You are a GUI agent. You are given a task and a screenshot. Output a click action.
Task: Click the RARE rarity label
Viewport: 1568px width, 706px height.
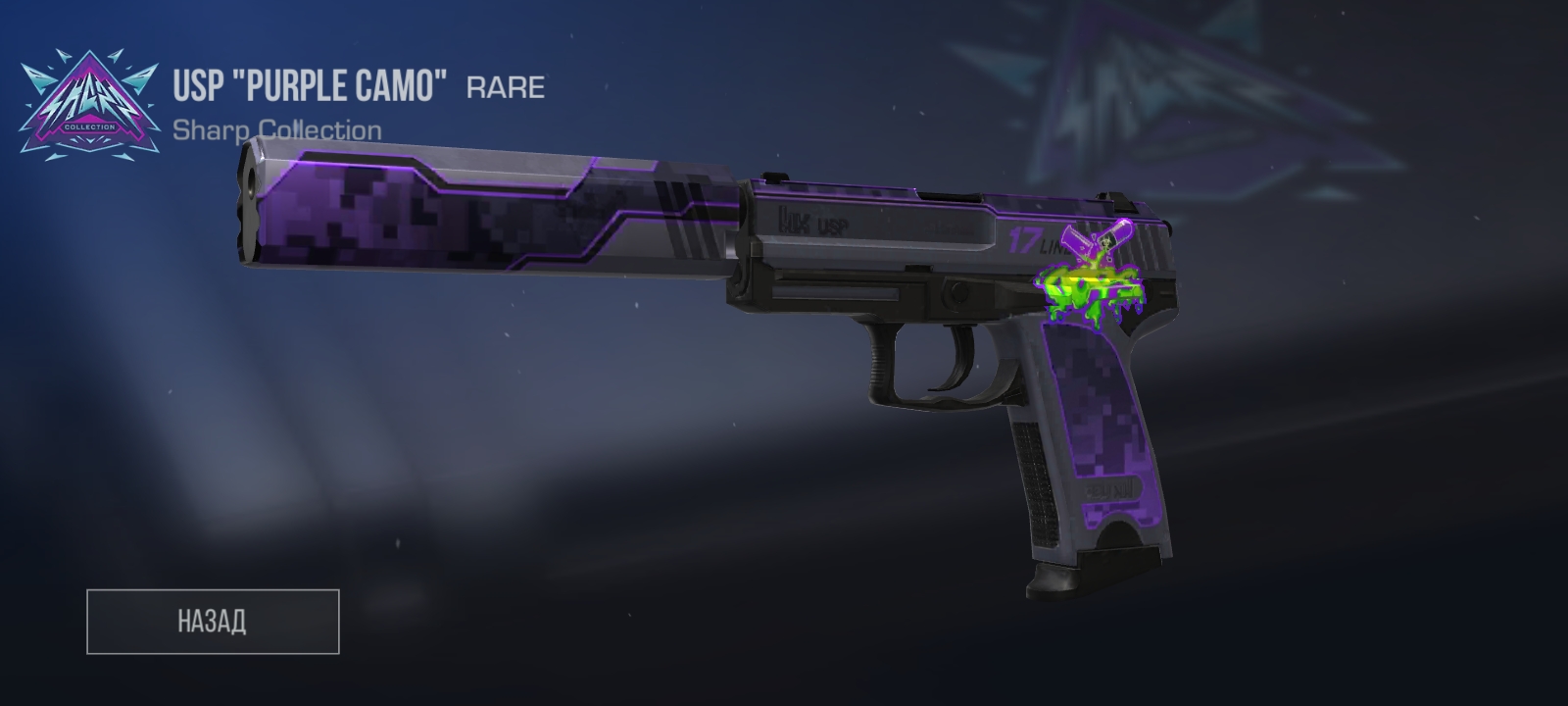click(x=505, y=88)
